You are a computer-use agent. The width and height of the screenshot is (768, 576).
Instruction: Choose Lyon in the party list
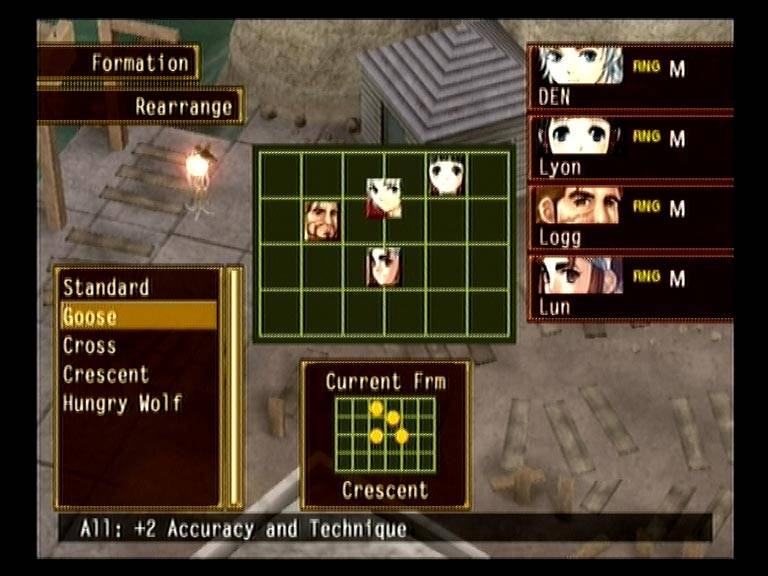click(630, 148)
